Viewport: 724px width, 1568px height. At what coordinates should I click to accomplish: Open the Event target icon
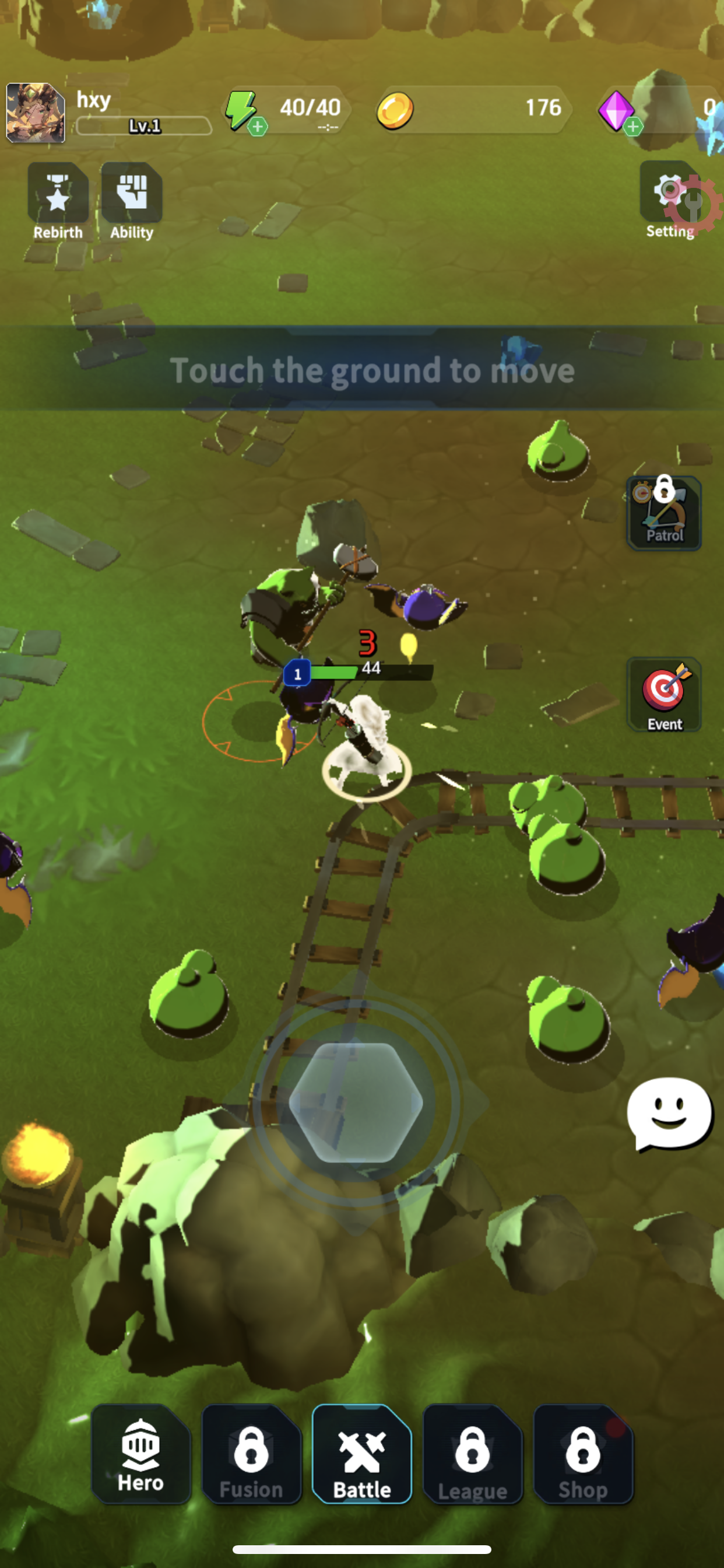point(664,695)
